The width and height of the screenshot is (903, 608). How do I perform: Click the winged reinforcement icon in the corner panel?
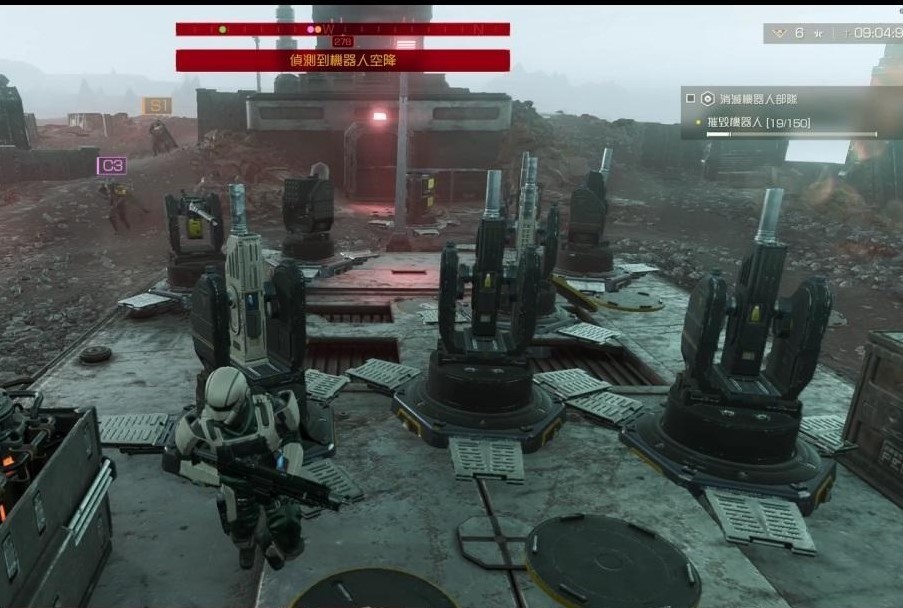[777, 33]
